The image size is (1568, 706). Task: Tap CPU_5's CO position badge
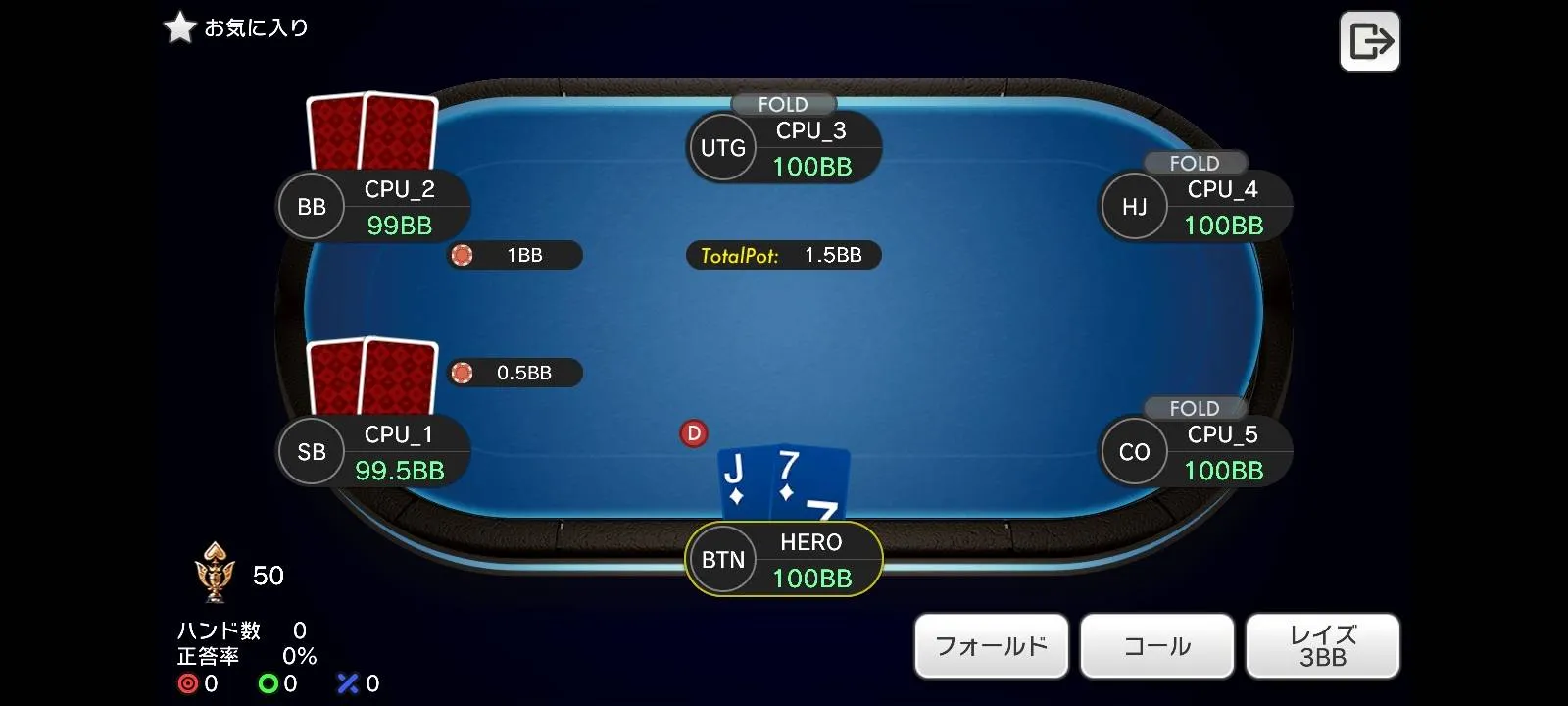tap(1133, 451)
